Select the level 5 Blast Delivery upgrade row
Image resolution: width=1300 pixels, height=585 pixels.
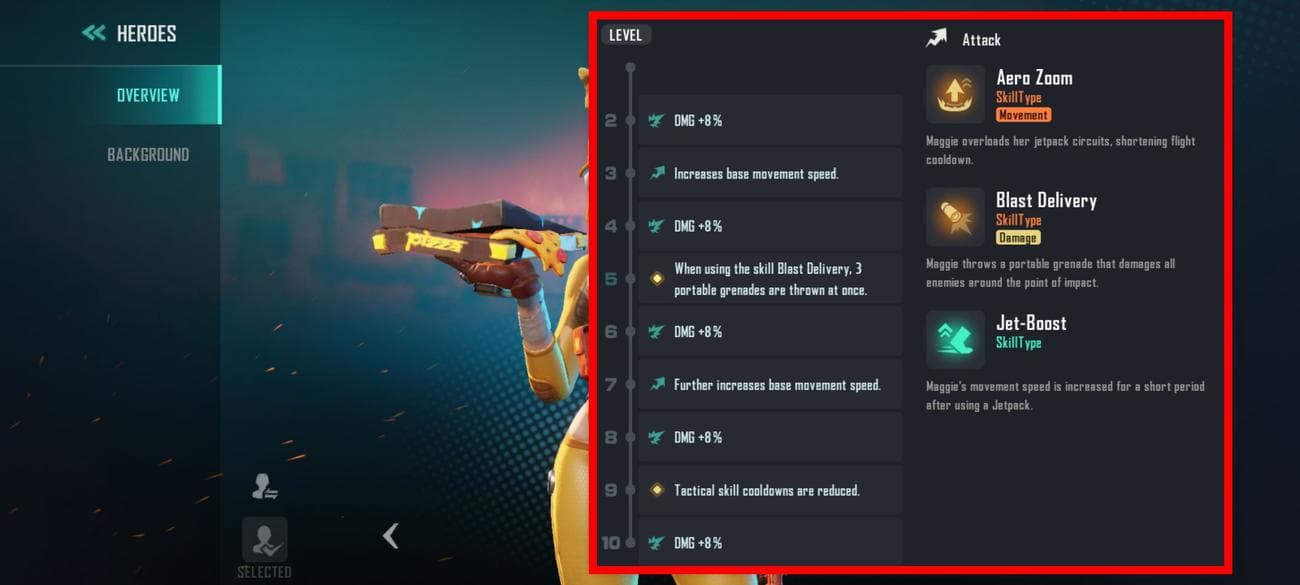click(x=769, y=279)
